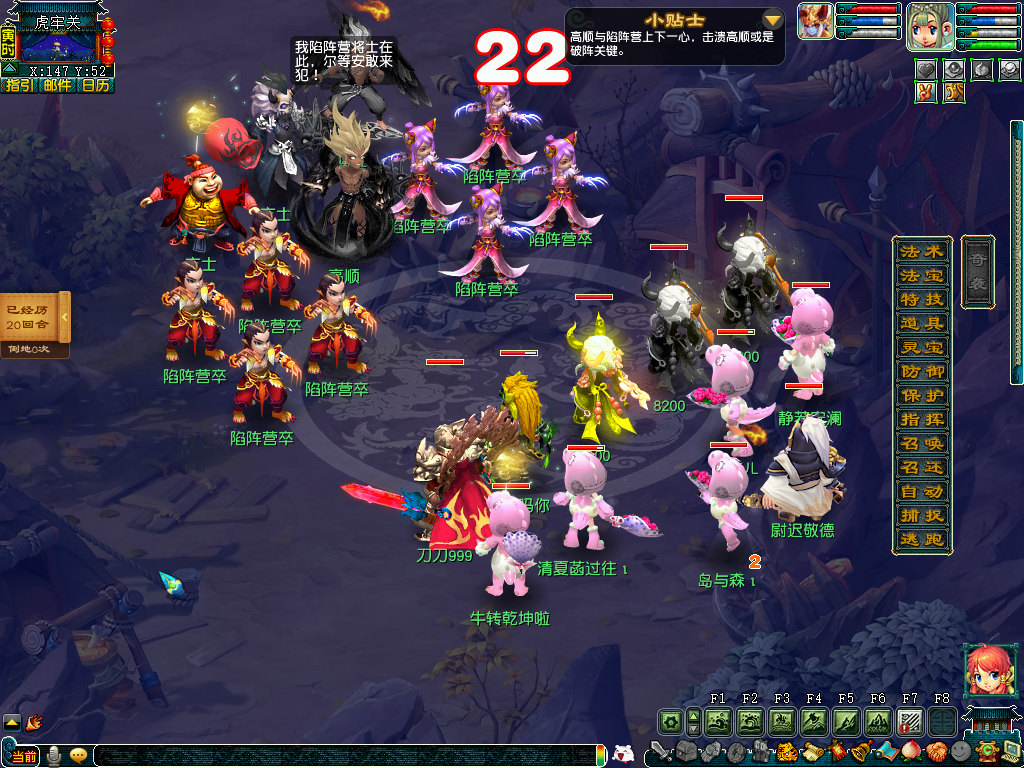Choose the 防御 defend command
This screenshot has width=1024, height=768.
908,371
